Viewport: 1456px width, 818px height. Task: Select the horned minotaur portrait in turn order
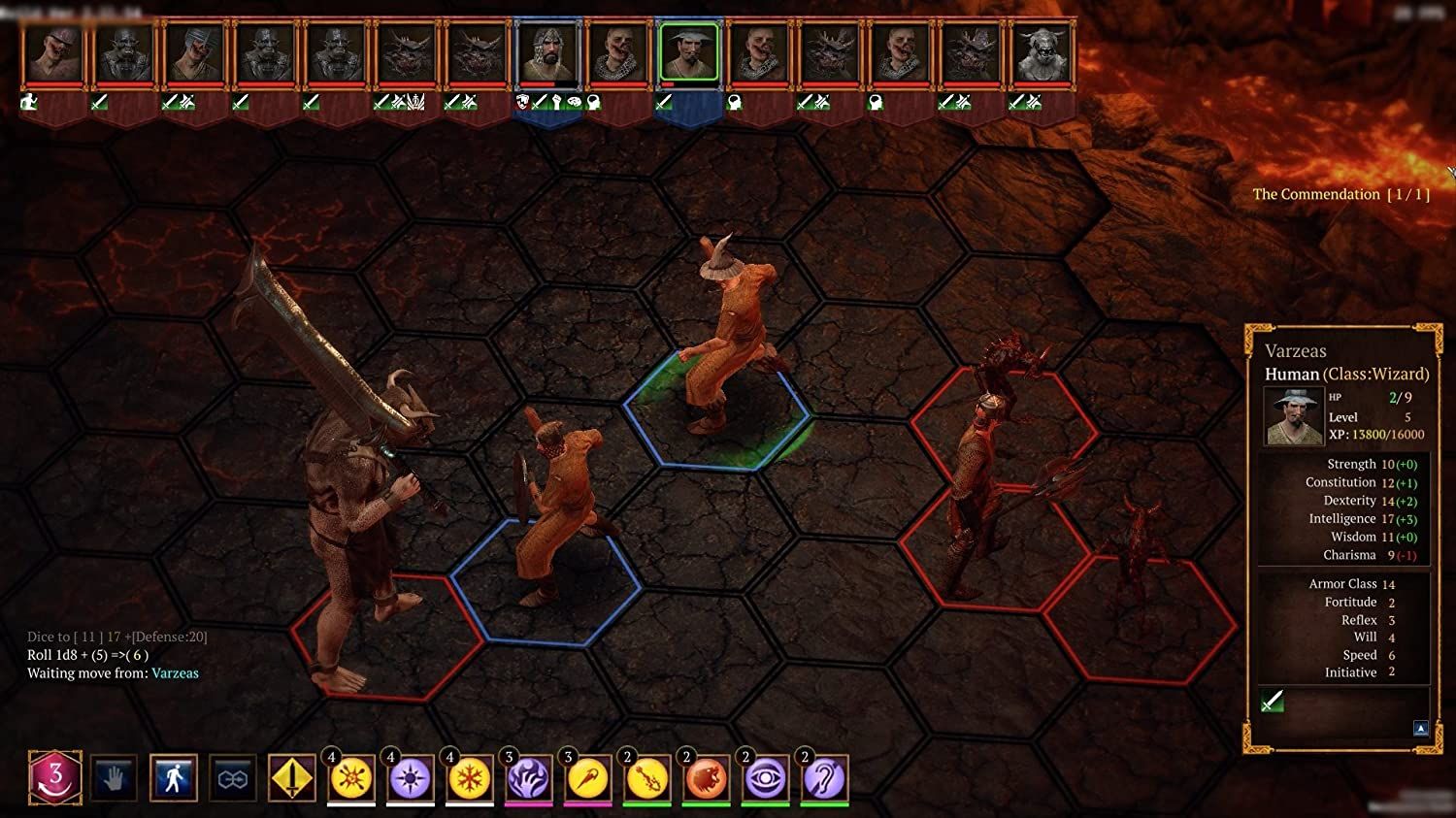[1042, 53]
